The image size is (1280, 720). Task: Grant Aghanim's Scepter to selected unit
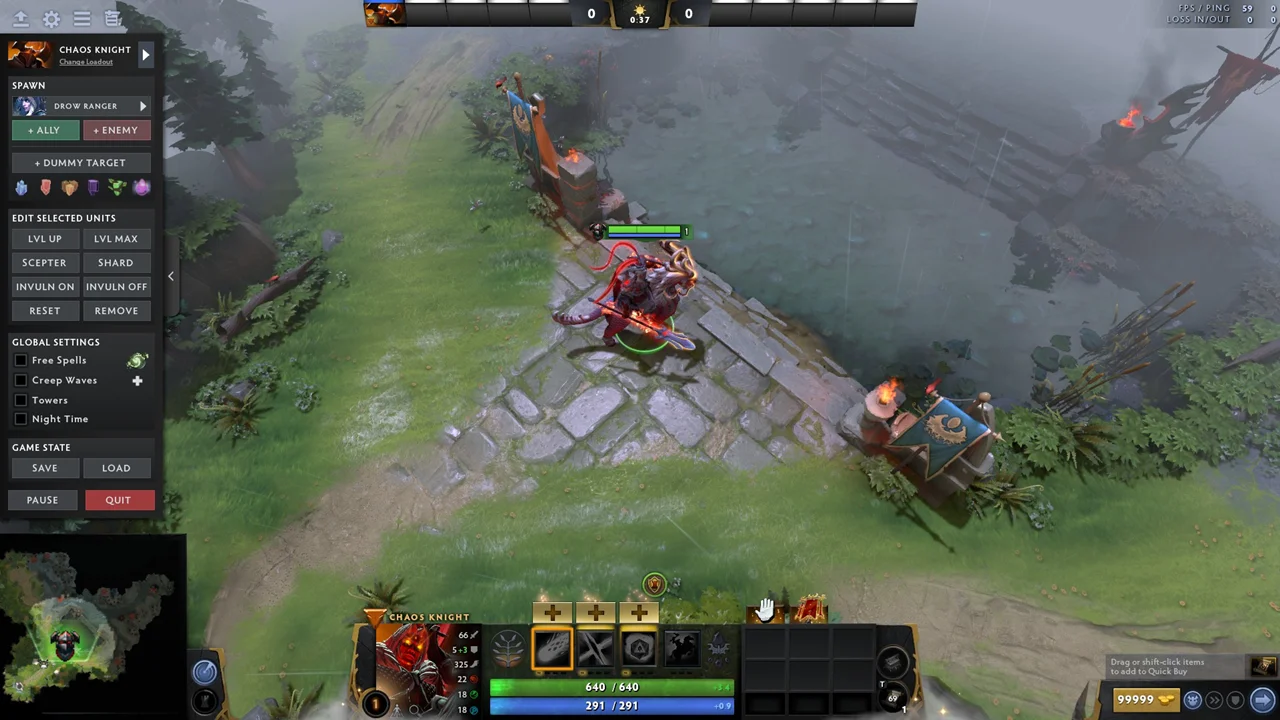44,263
